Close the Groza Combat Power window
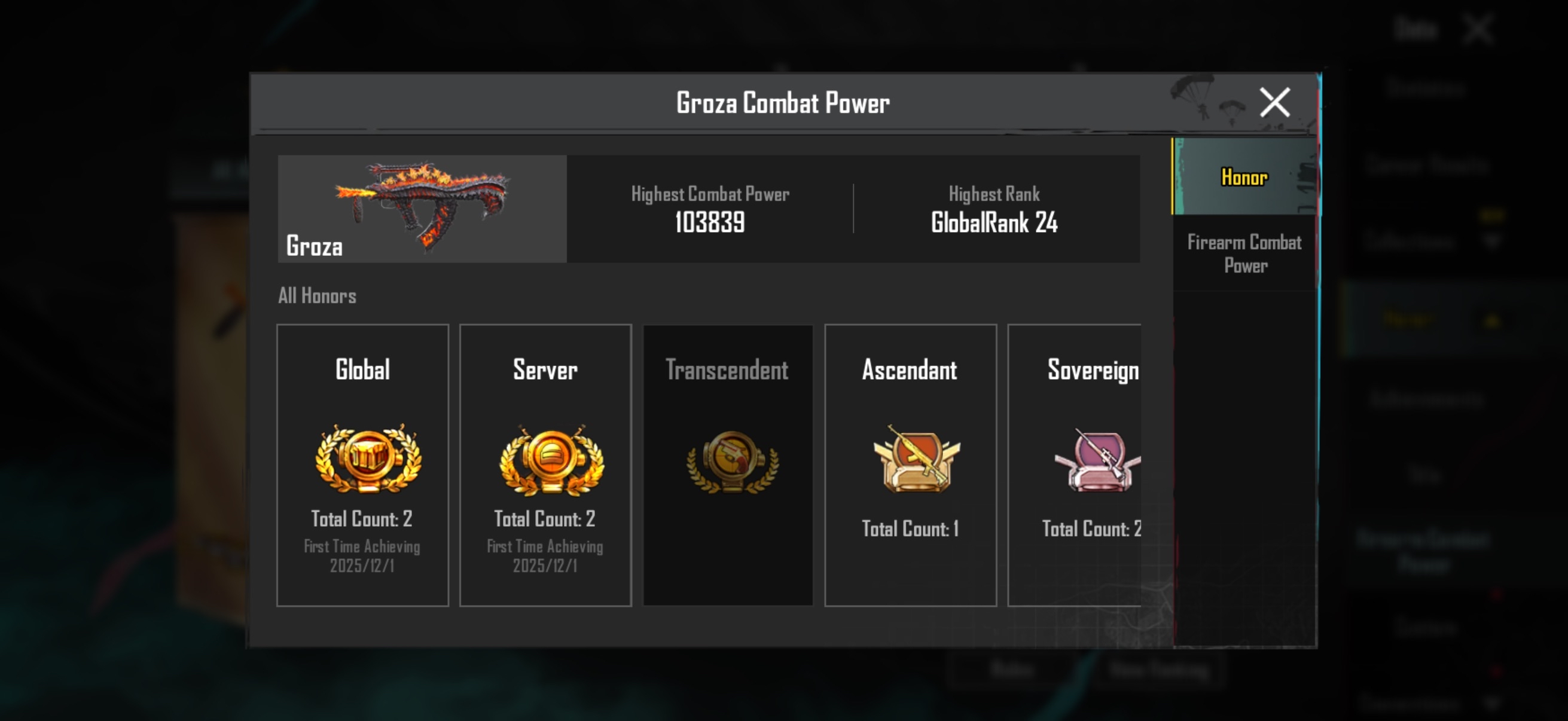The image size is (1568, 721). click(1274, 102)
